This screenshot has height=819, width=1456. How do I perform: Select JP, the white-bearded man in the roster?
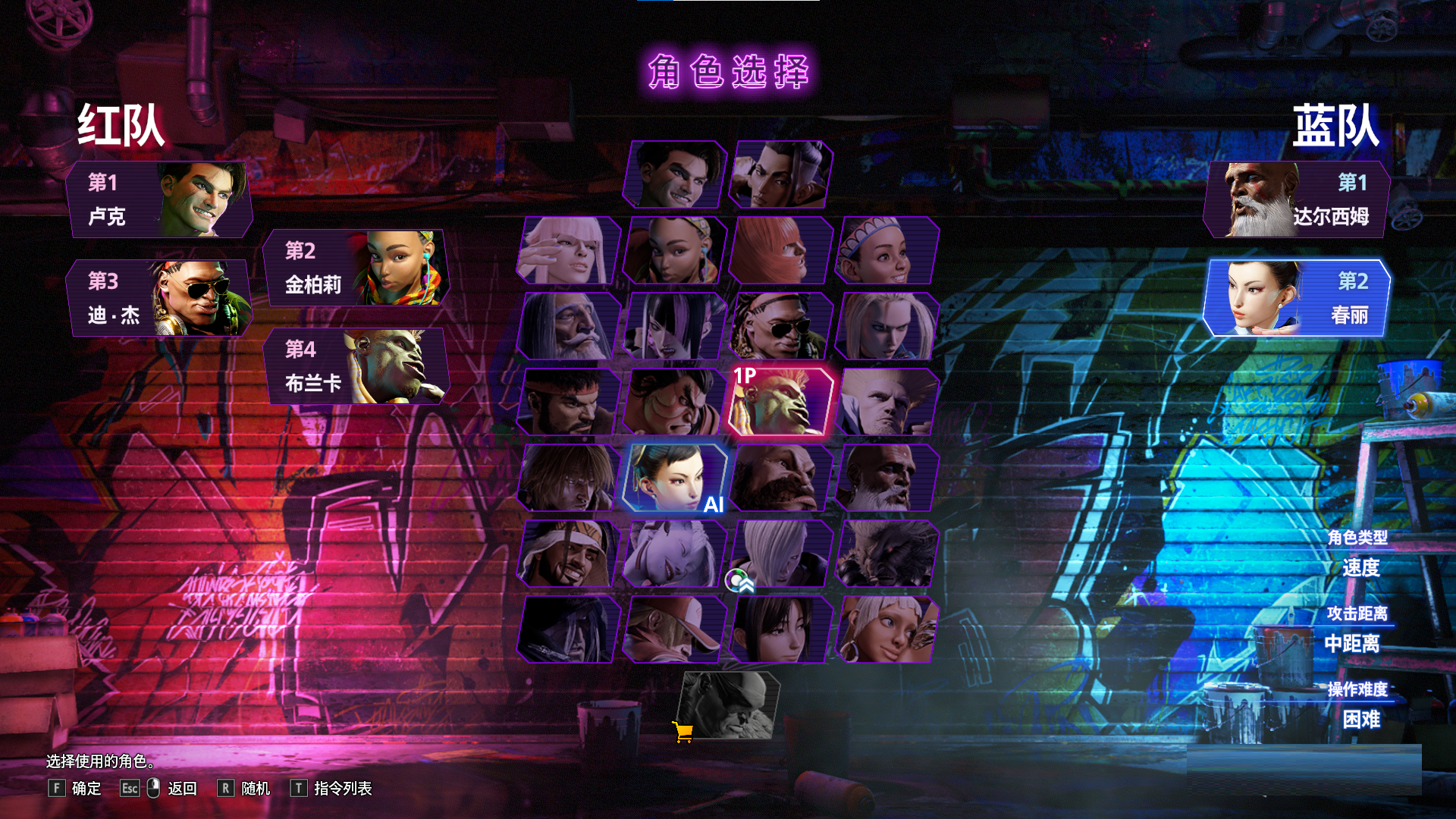point(568,326)
